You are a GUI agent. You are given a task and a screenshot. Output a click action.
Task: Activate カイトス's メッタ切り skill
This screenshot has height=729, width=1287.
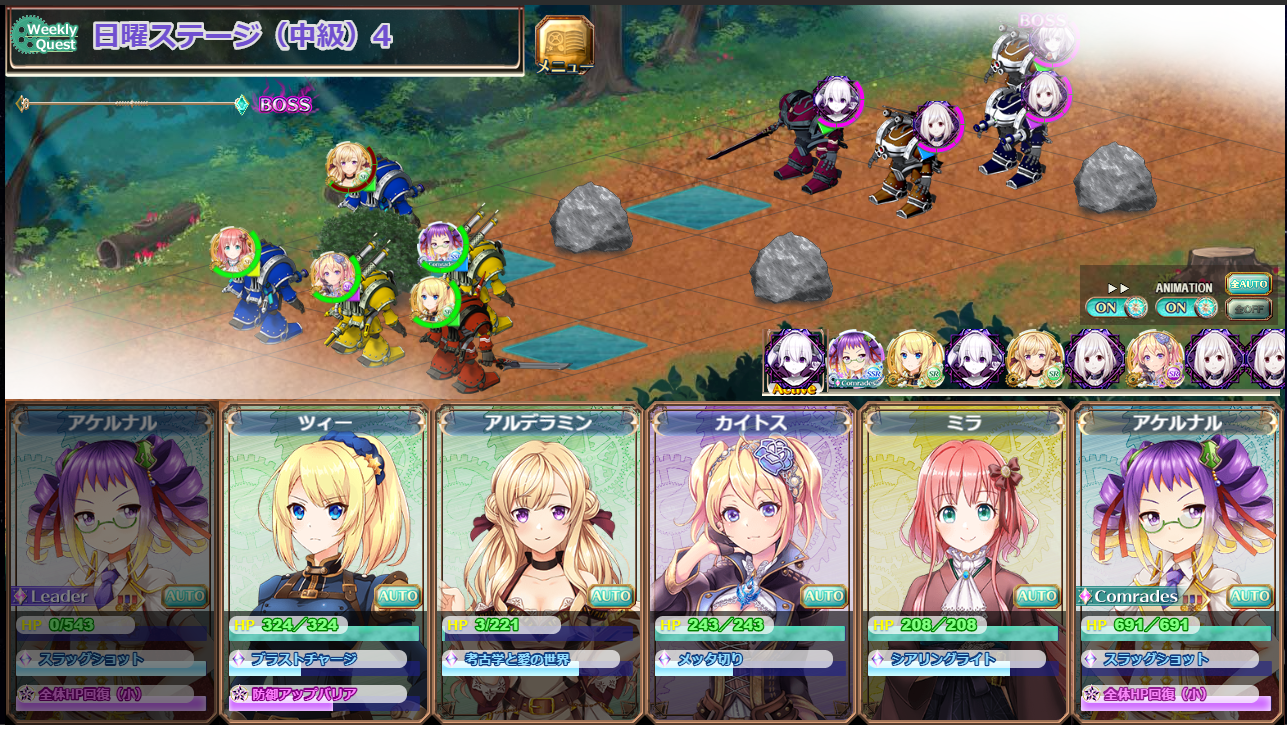[x=745, y=660]
